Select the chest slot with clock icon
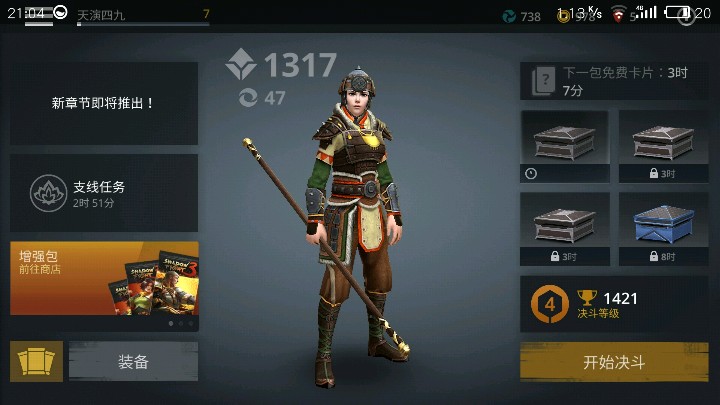Screen dimensions: 720x405 coord(564,146)
